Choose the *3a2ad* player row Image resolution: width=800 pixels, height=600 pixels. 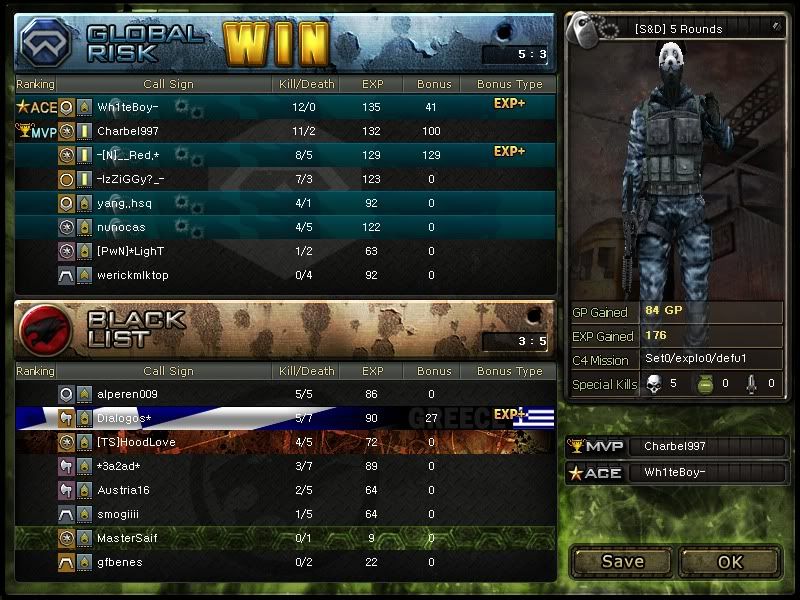coord(285,466)
